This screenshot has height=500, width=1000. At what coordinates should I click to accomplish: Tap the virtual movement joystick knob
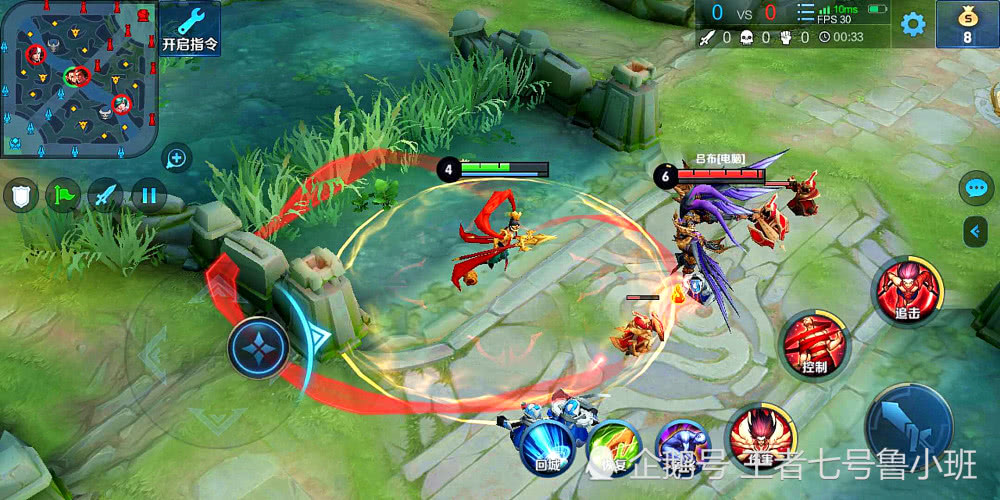[x=258, y=347]
